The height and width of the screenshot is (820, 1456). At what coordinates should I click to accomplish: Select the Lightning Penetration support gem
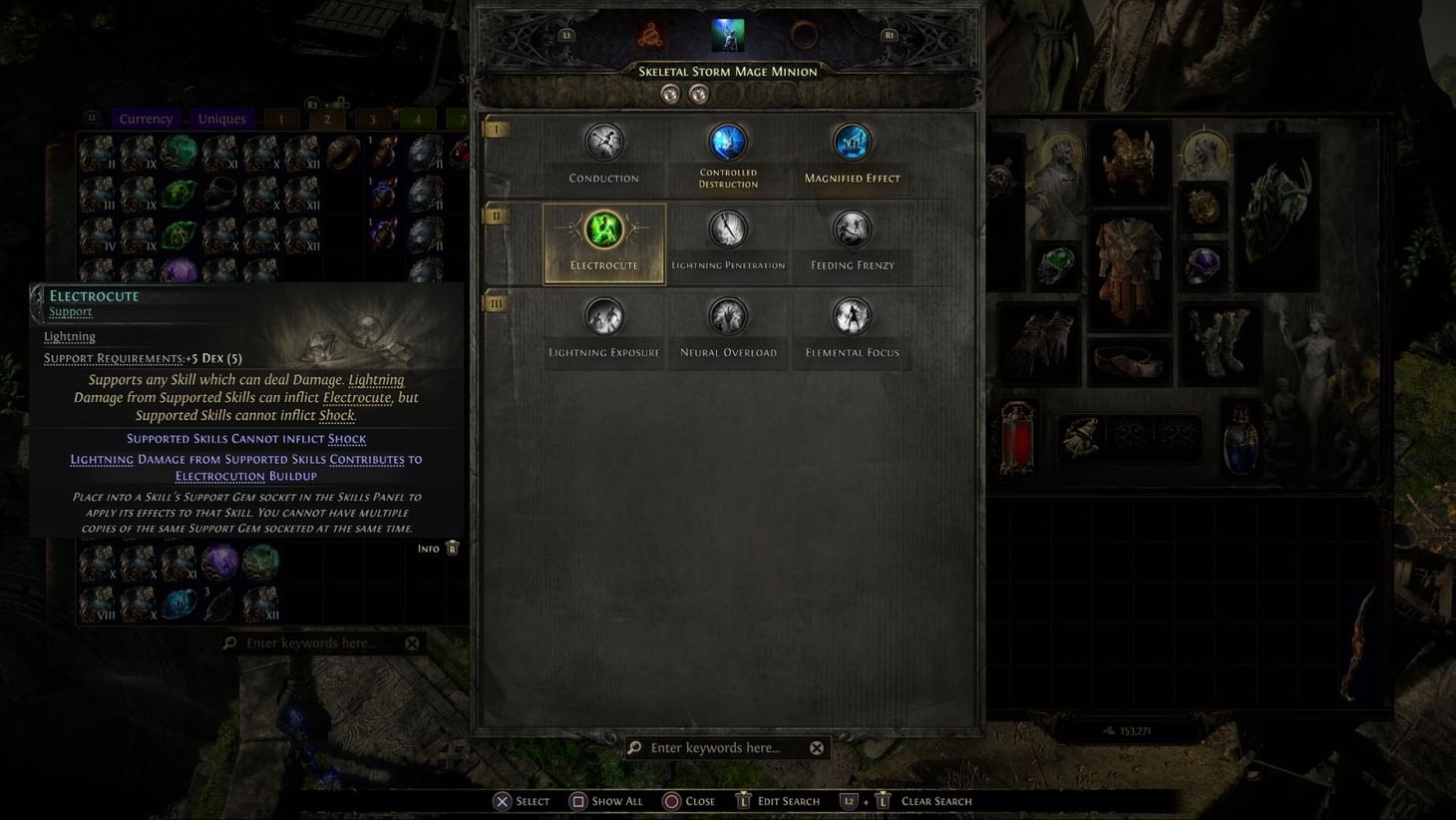[x=727, y=229]
